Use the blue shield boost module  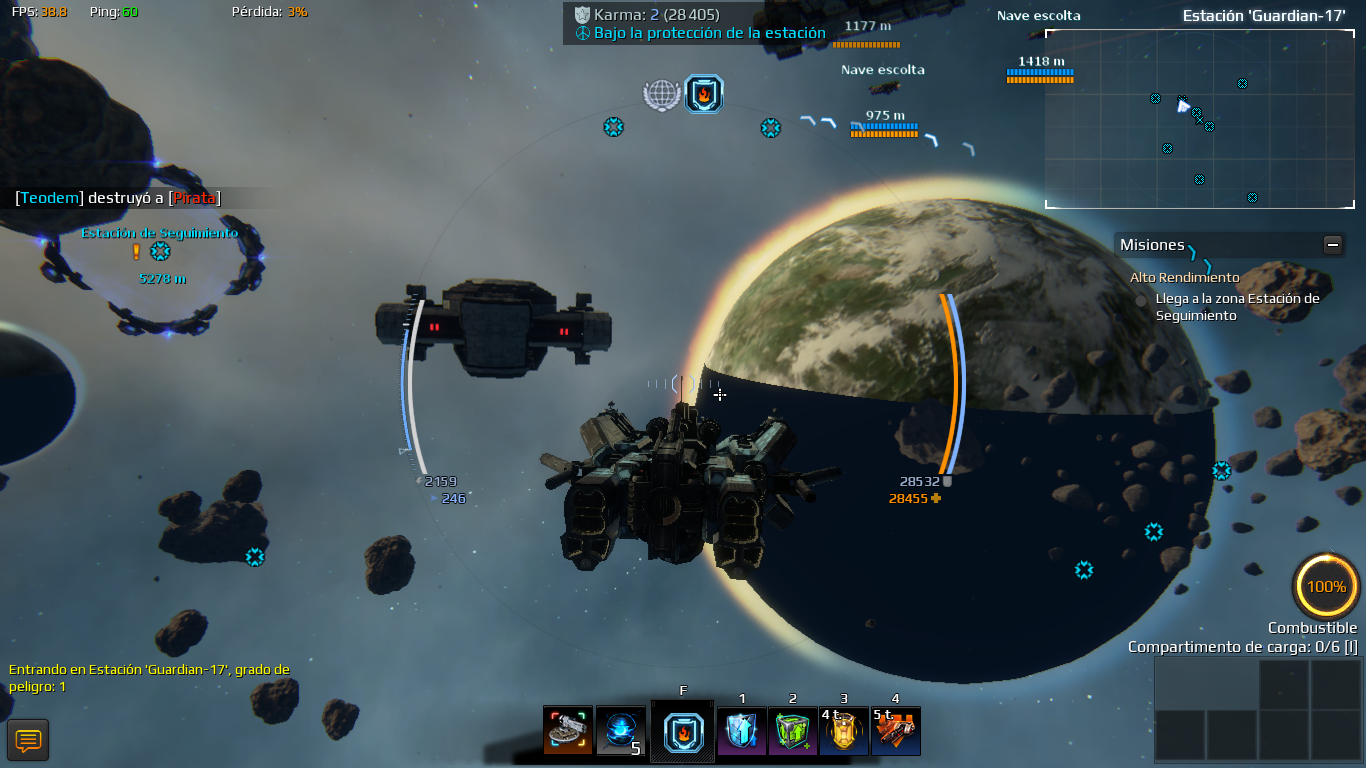(x=742, y=731)
